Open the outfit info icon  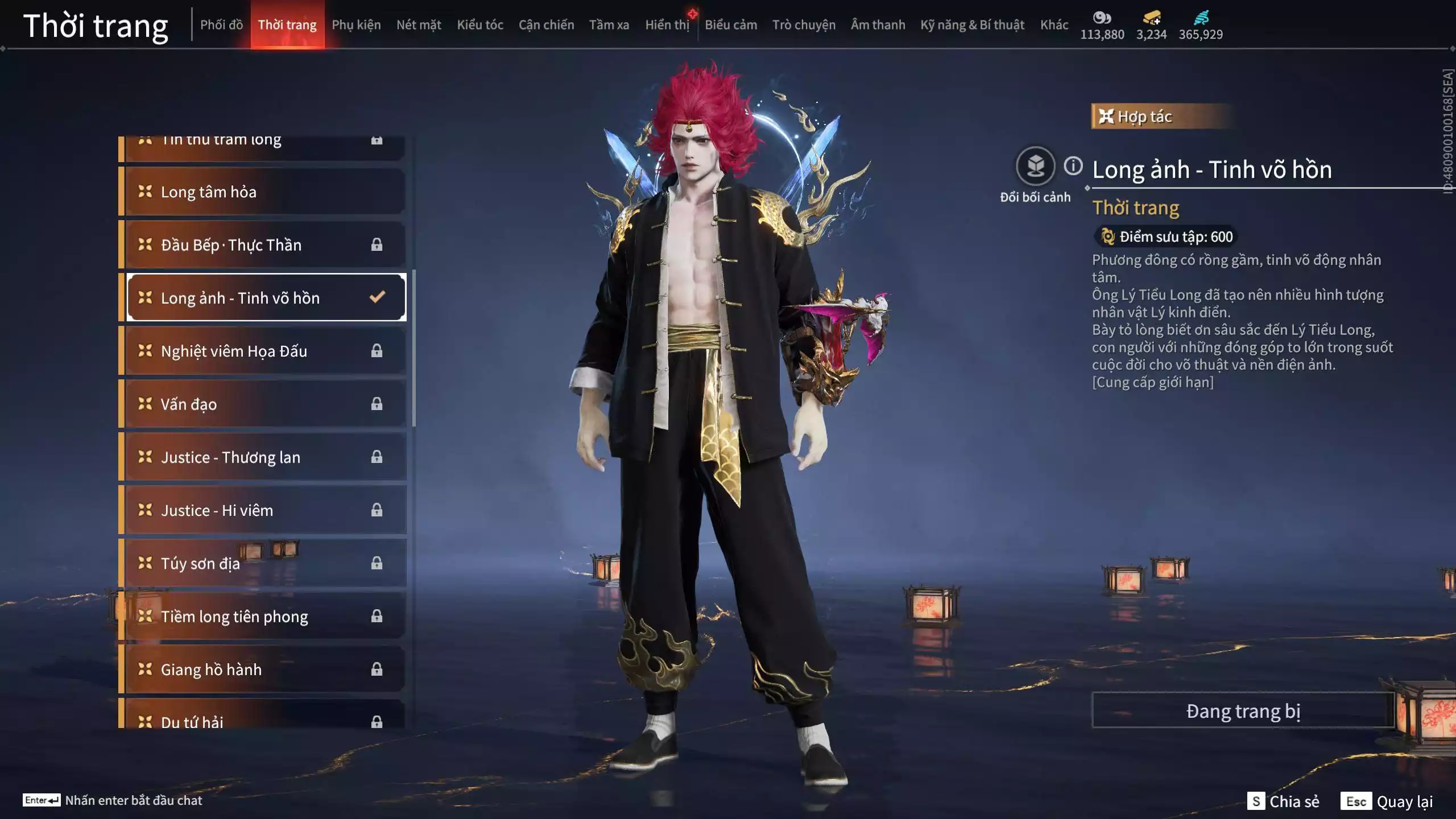[1073, 166]
